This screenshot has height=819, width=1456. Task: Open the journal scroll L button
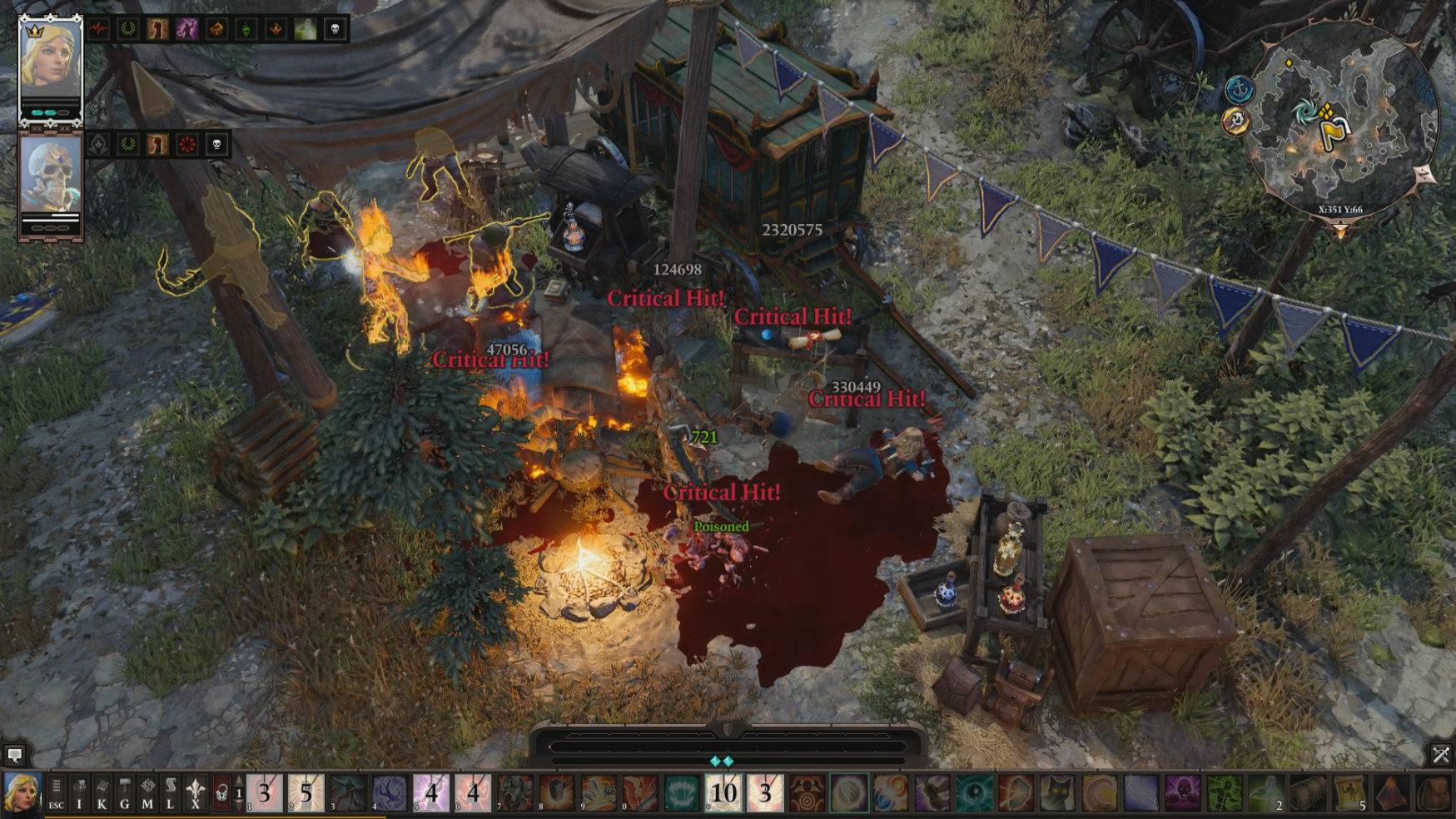(170, 793)
